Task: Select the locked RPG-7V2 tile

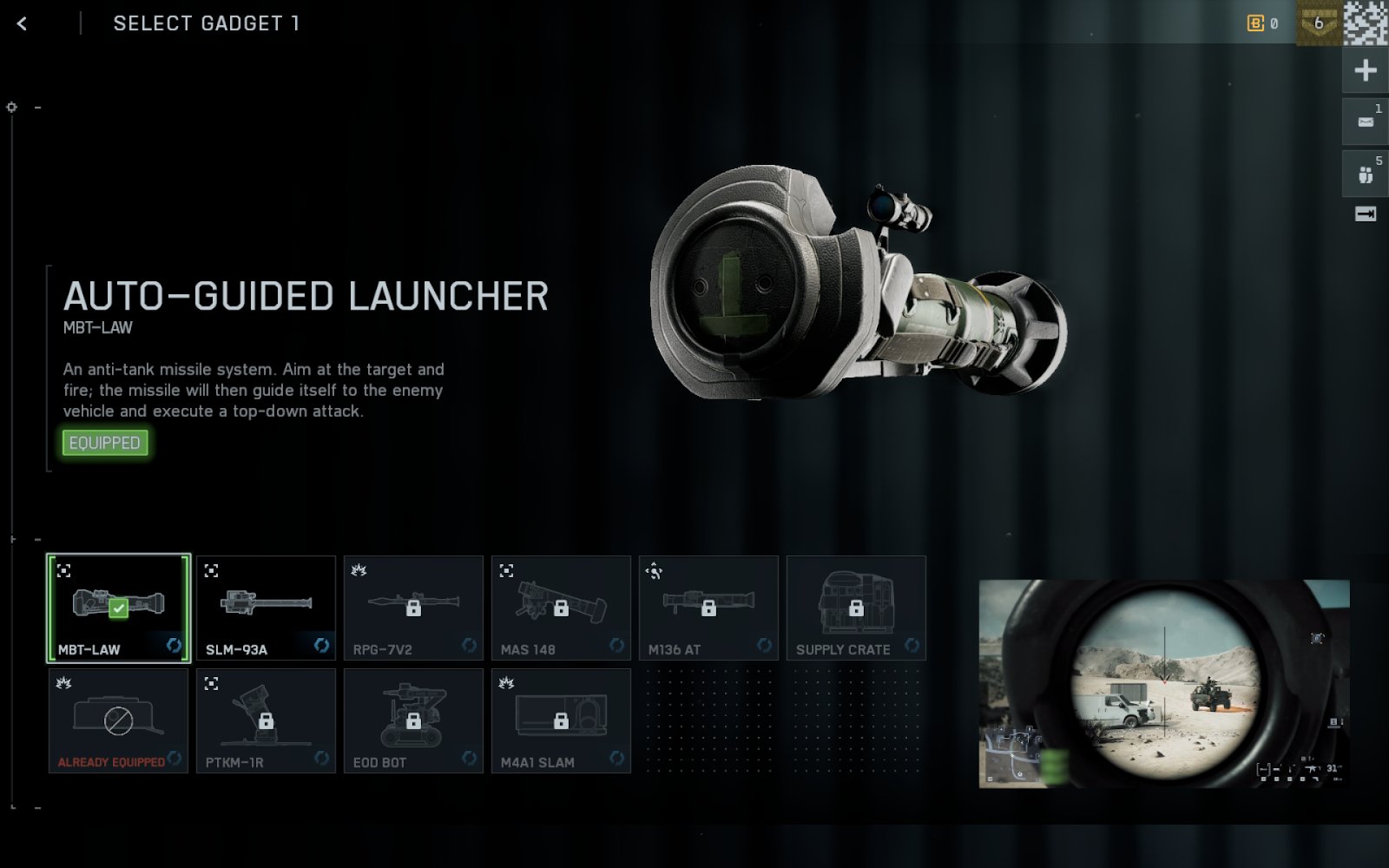Action: pyautogui.click(x=413, y=608)
